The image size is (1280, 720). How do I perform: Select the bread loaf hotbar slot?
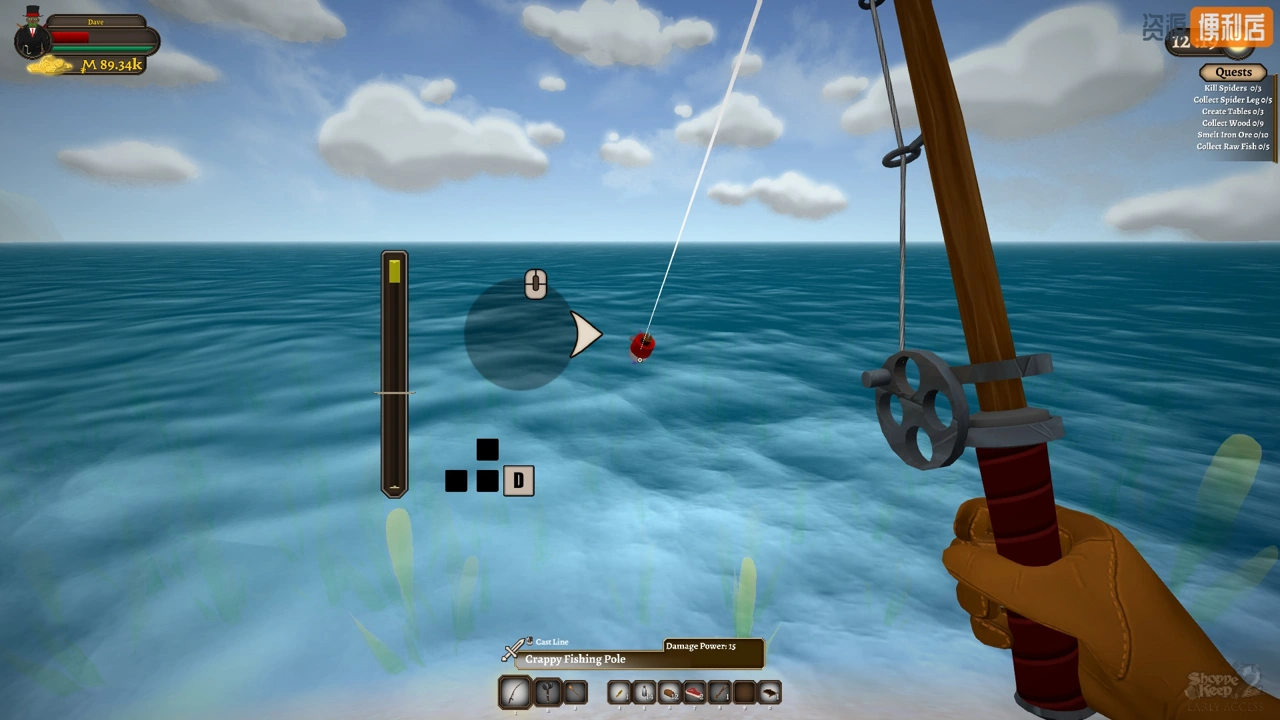tap(669, 692)
